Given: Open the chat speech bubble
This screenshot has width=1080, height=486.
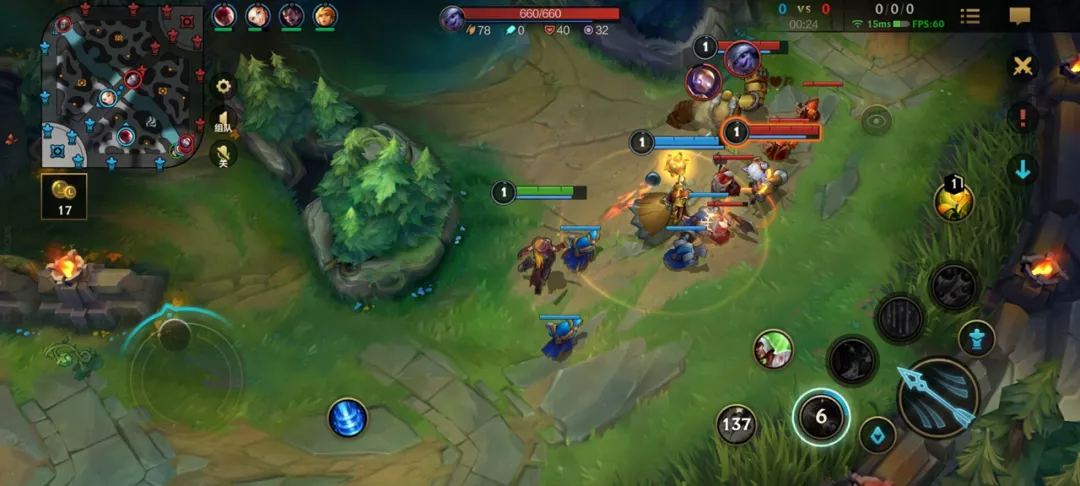Looking at the screenshot, I should [1020, 16].
